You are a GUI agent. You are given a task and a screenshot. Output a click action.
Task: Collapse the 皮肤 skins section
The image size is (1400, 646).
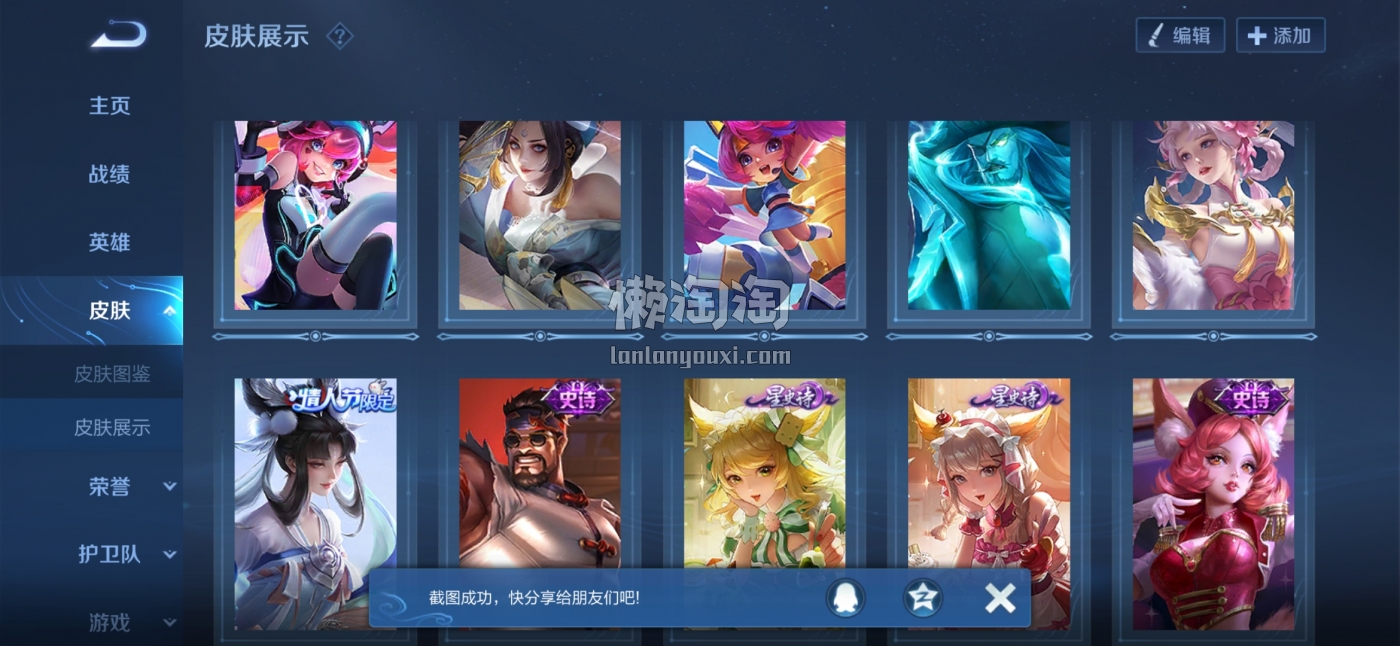click(169, 310)
